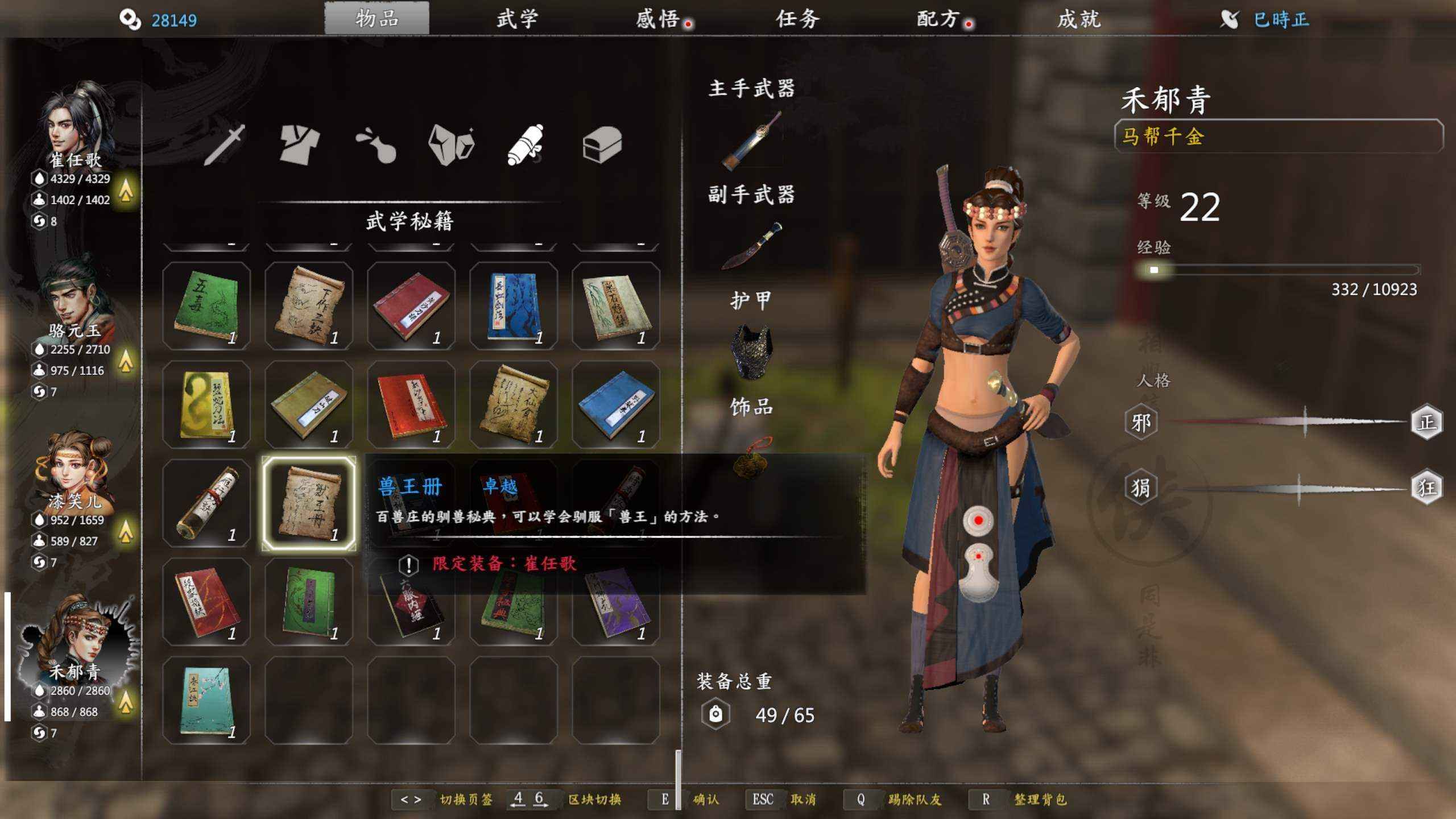
Task: Open the 感悟 tab
Action: pyautogui.click(x=657, y=19)
